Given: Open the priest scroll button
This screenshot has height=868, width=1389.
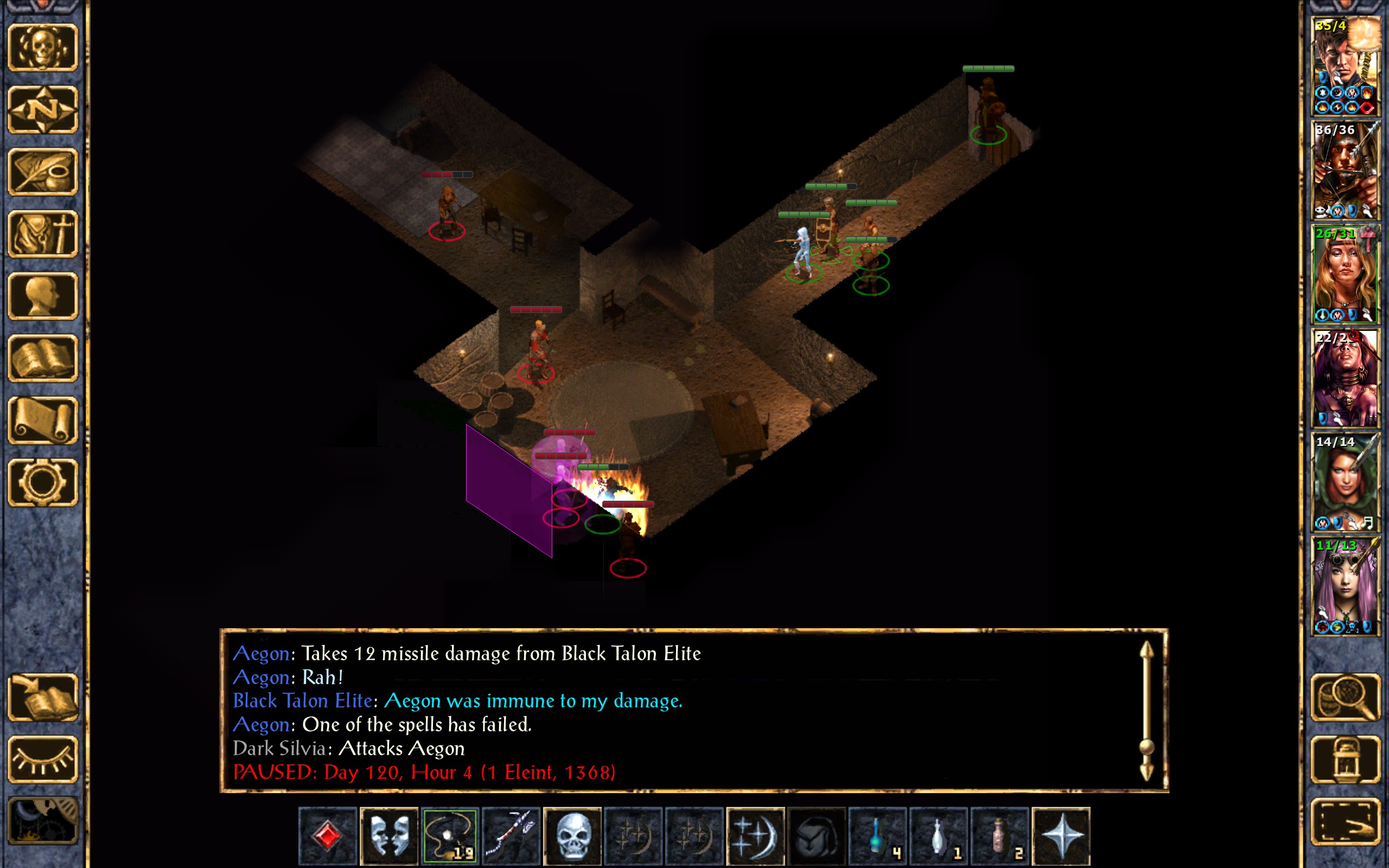Looking at the screenshot, I should (x=42, y=420).
